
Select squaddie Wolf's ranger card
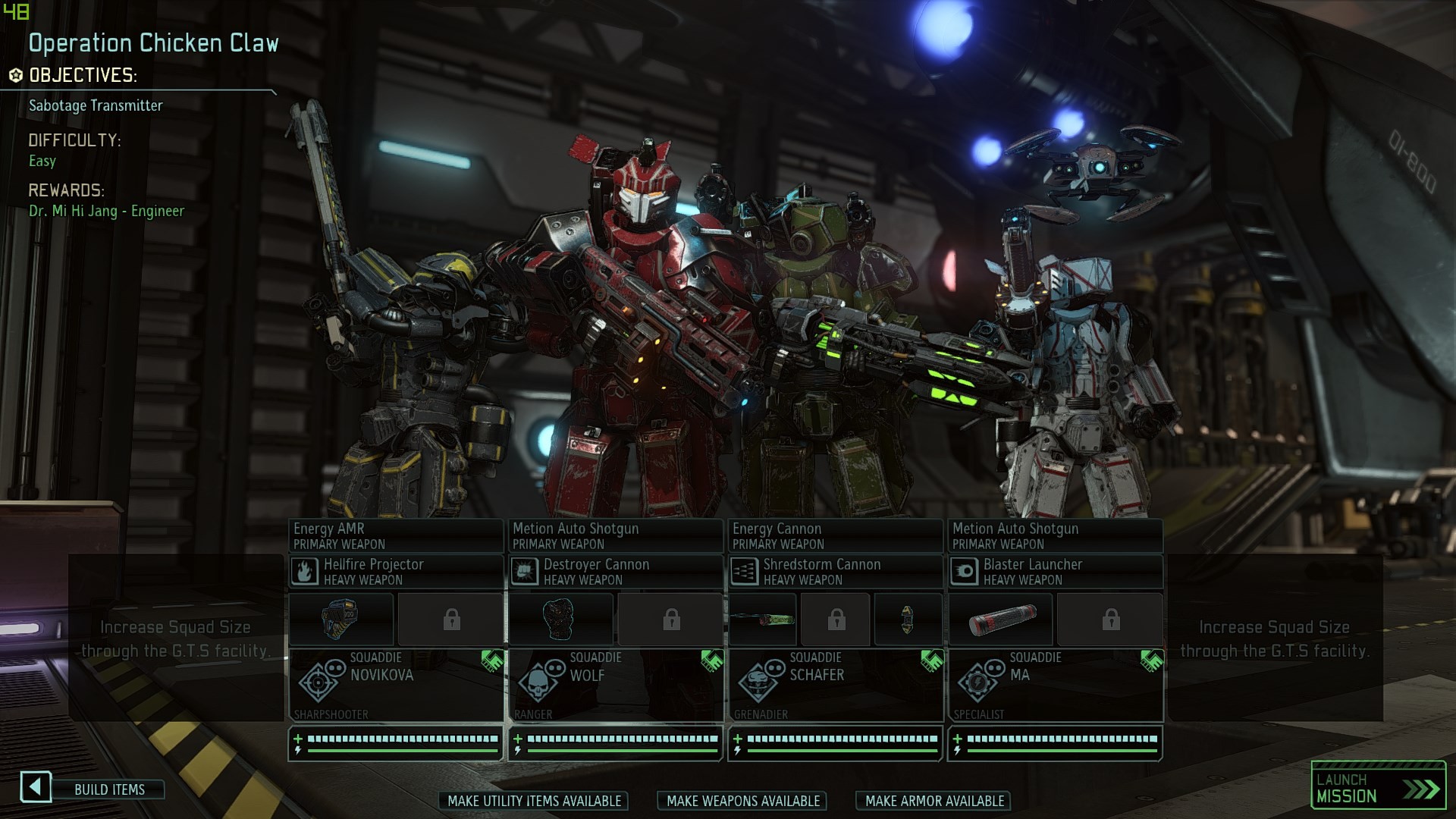tap(614, 685)
